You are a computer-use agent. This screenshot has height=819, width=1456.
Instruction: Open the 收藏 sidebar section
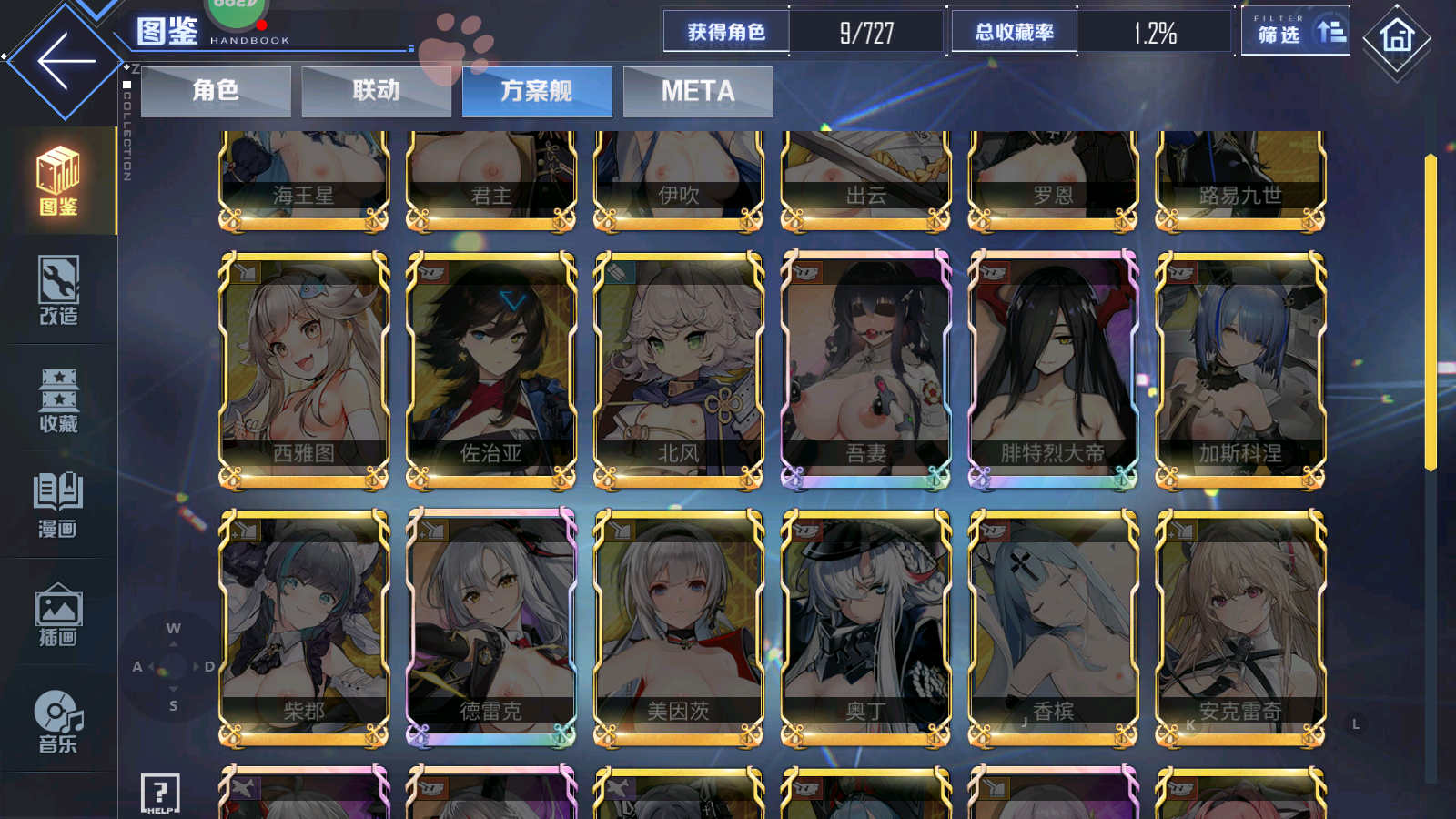(58, 399)
